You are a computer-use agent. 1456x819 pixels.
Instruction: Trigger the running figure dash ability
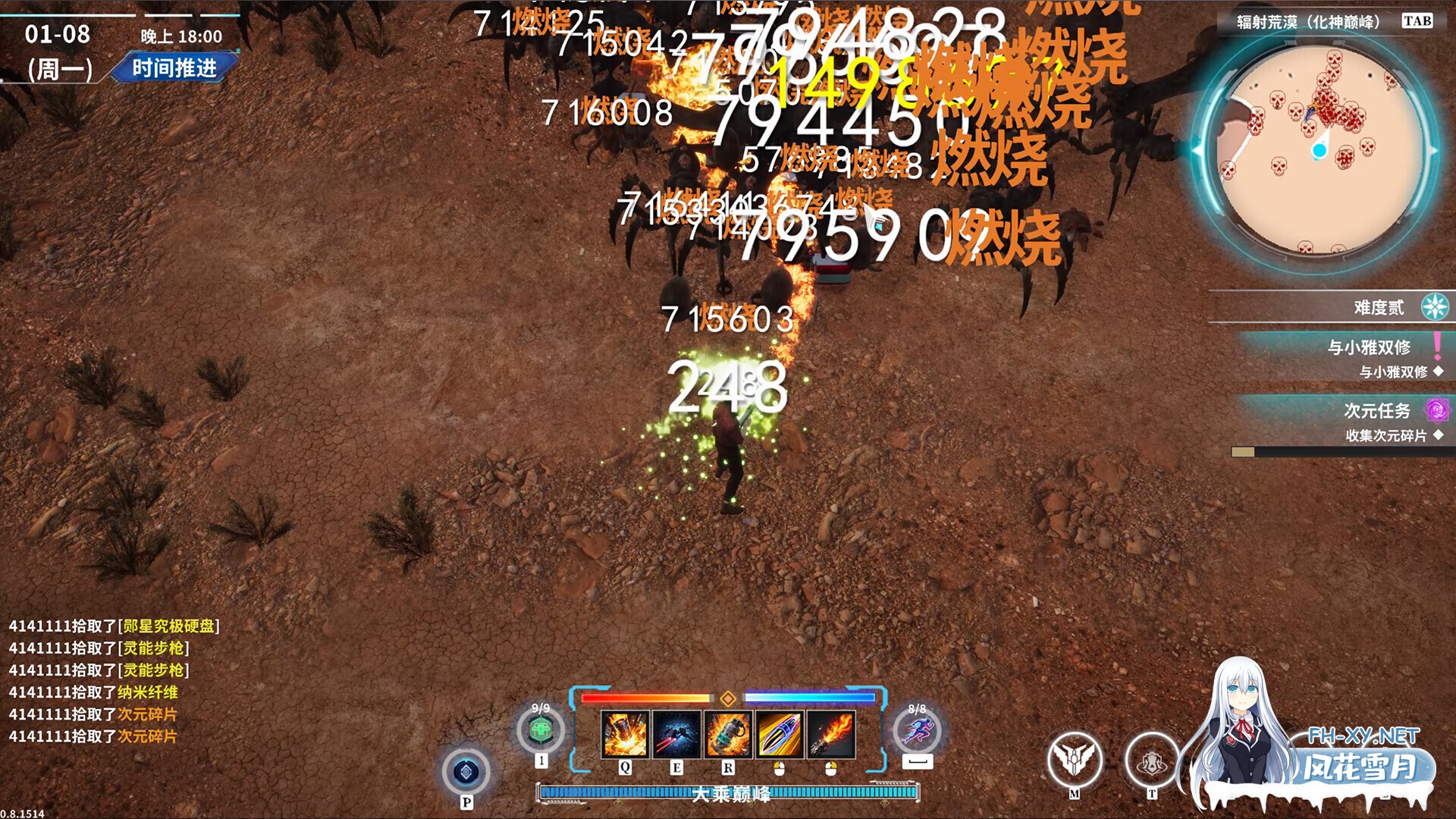pos(917,731)
